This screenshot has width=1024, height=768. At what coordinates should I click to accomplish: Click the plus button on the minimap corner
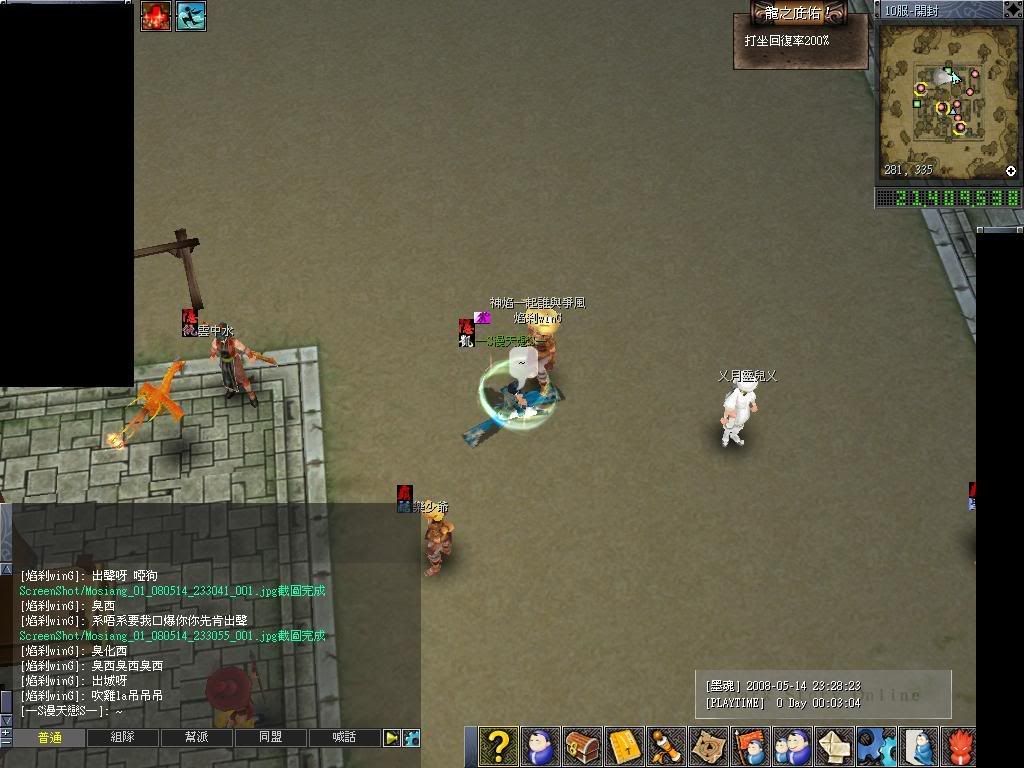click(x=1011, y=171)
